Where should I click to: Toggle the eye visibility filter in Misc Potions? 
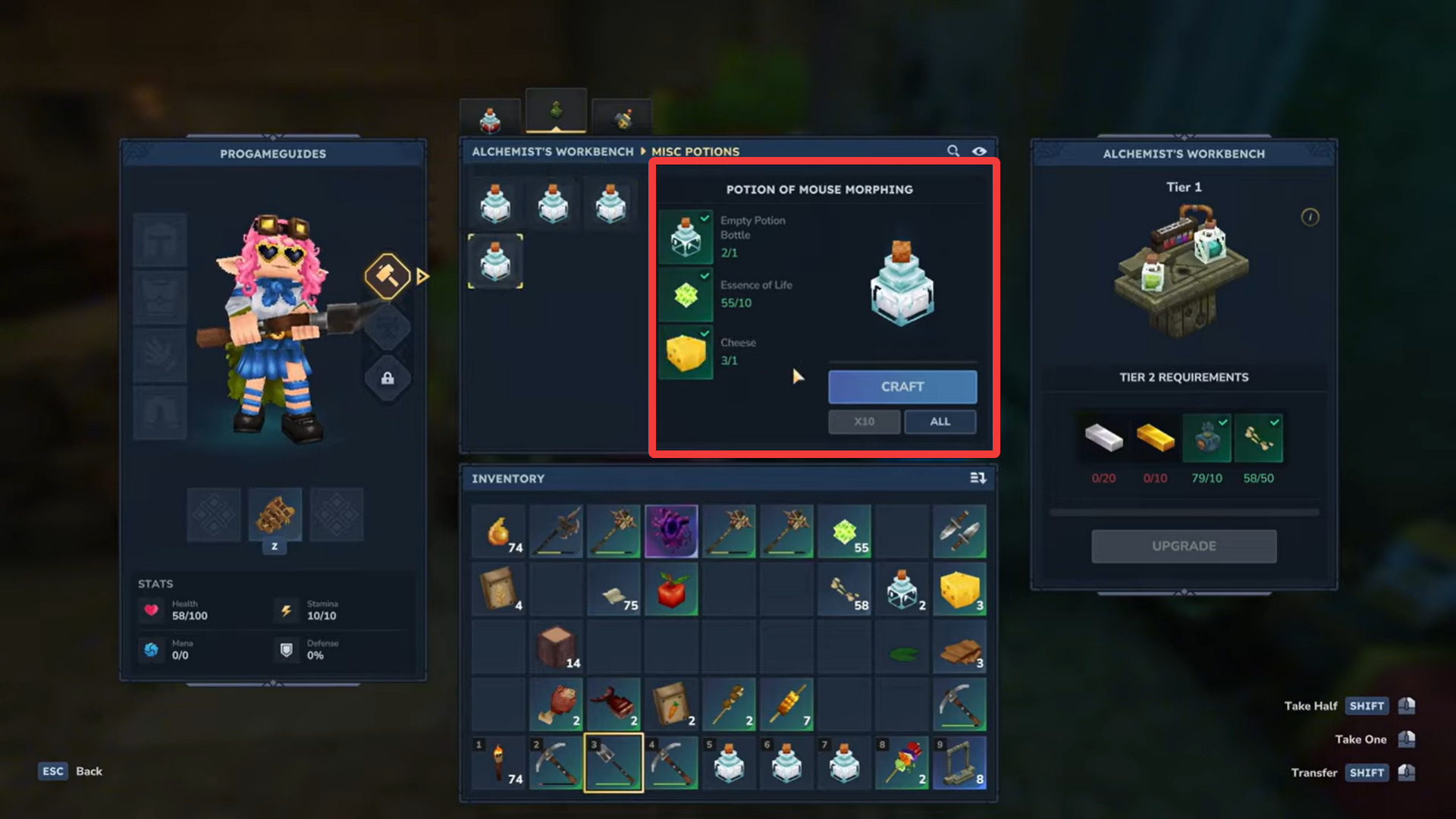(980, 151)
